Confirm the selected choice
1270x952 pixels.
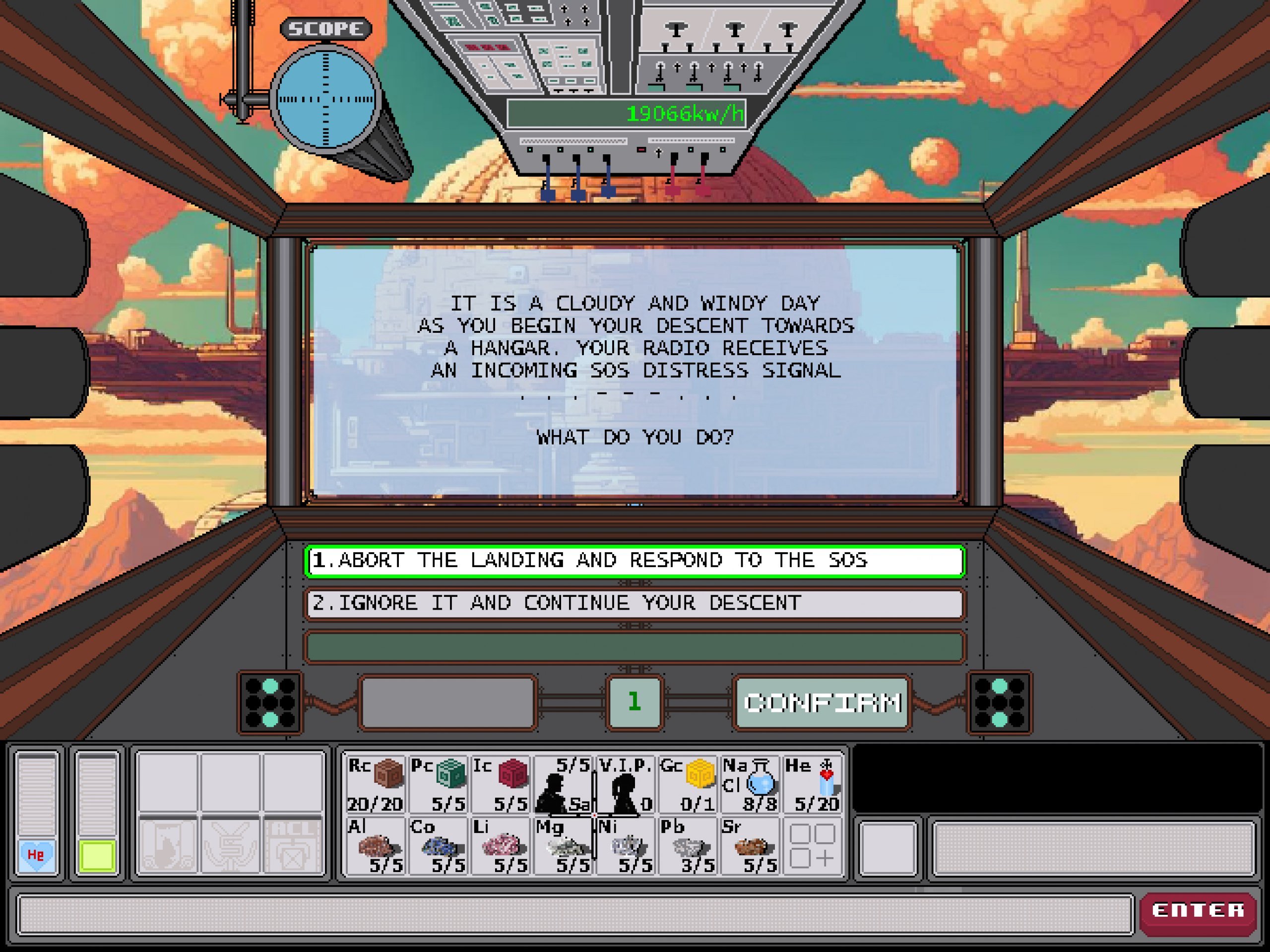tap(822, 702)
